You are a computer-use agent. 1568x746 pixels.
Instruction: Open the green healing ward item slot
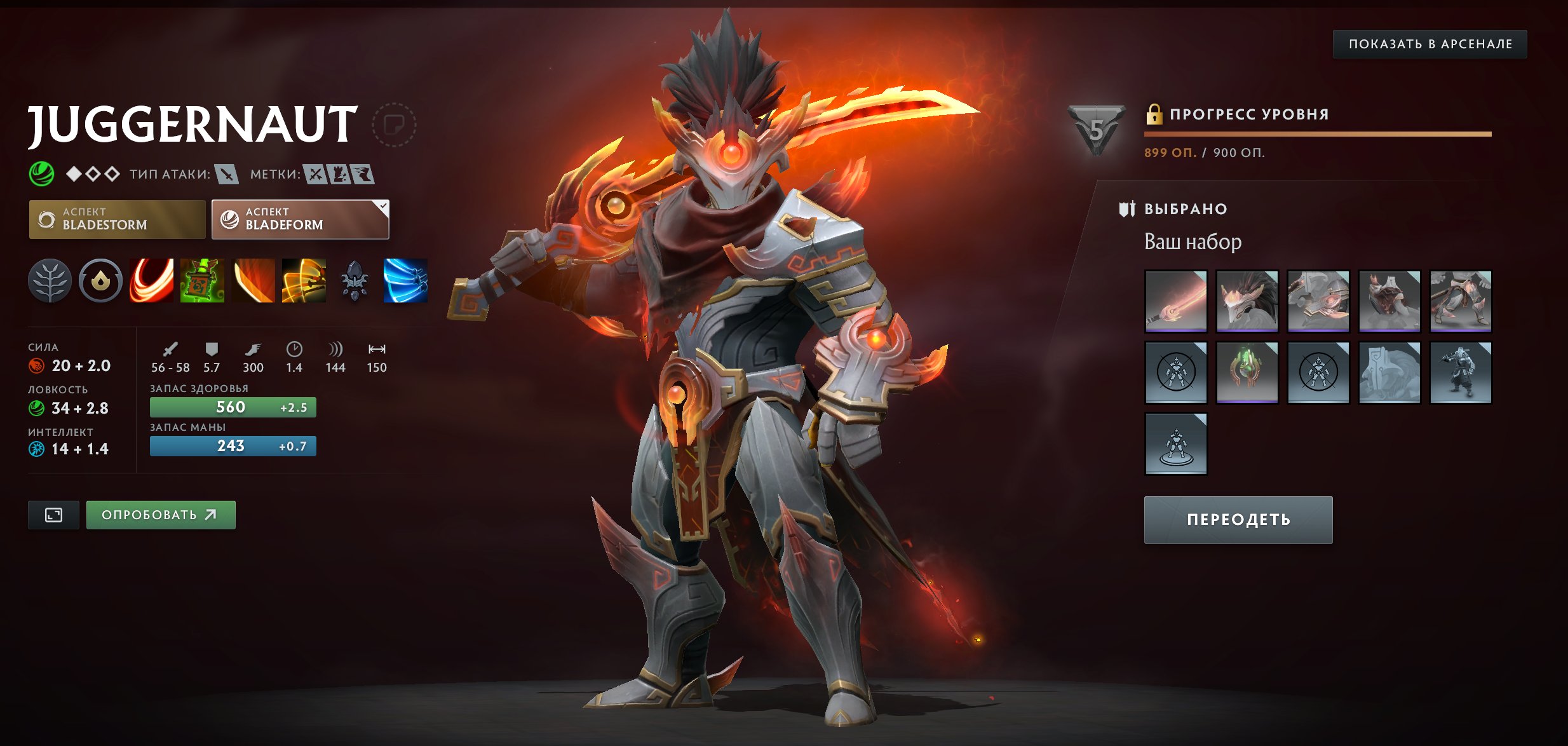coord(1247,372)
